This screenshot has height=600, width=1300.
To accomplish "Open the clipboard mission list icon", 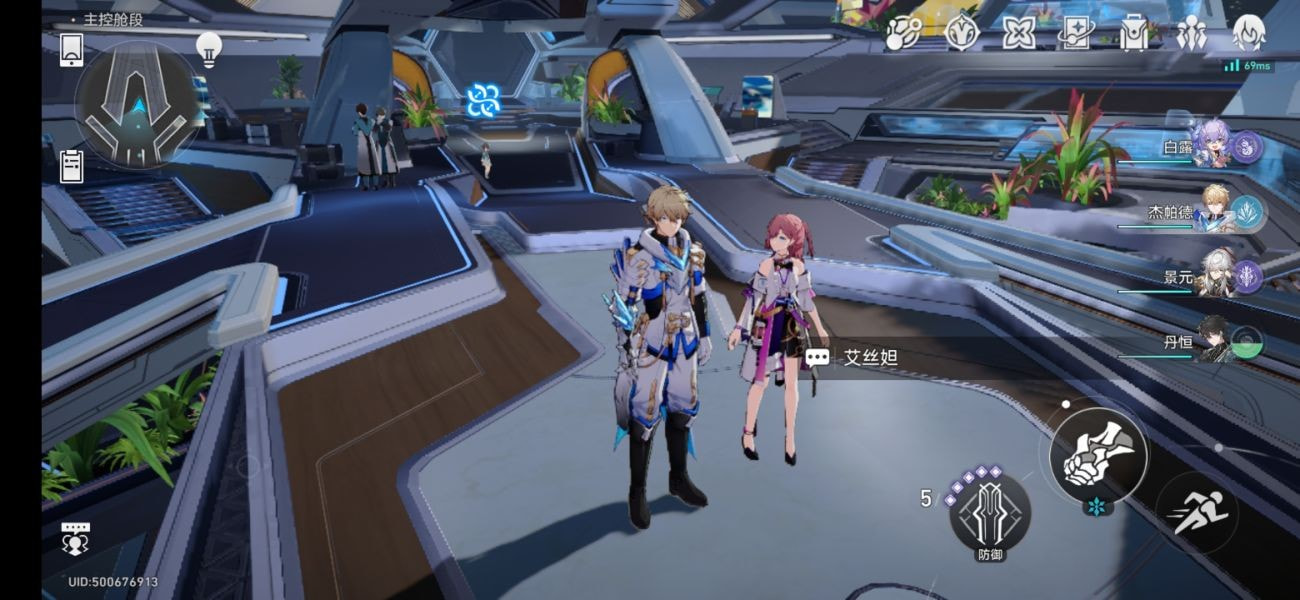I will tap(72, 166).
